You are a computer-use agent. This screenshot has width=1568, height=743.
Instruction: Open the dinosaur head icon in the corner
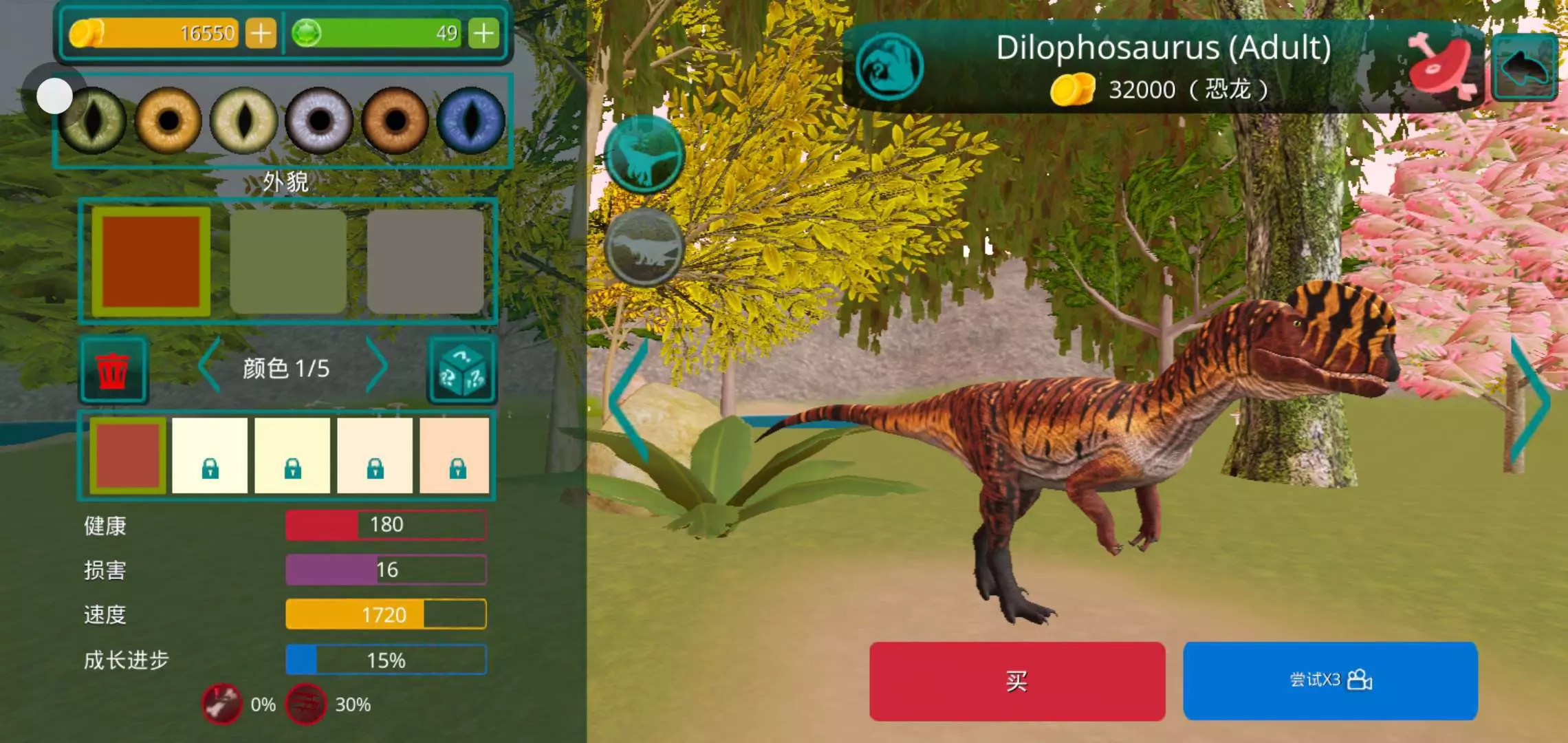pos(1525,67)
